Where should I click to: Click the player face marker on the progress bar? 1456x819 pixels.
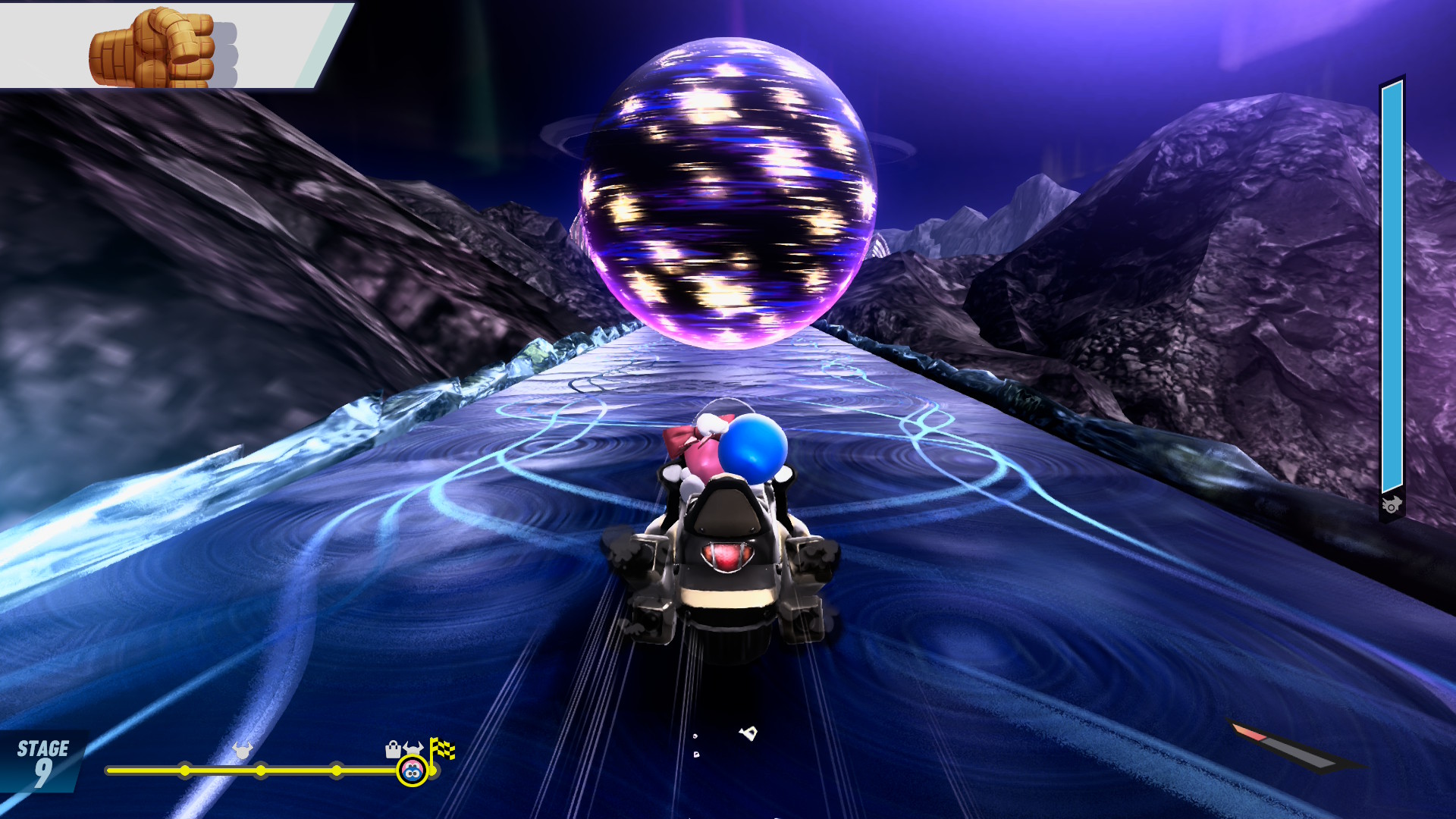click(x=412, y=772)
